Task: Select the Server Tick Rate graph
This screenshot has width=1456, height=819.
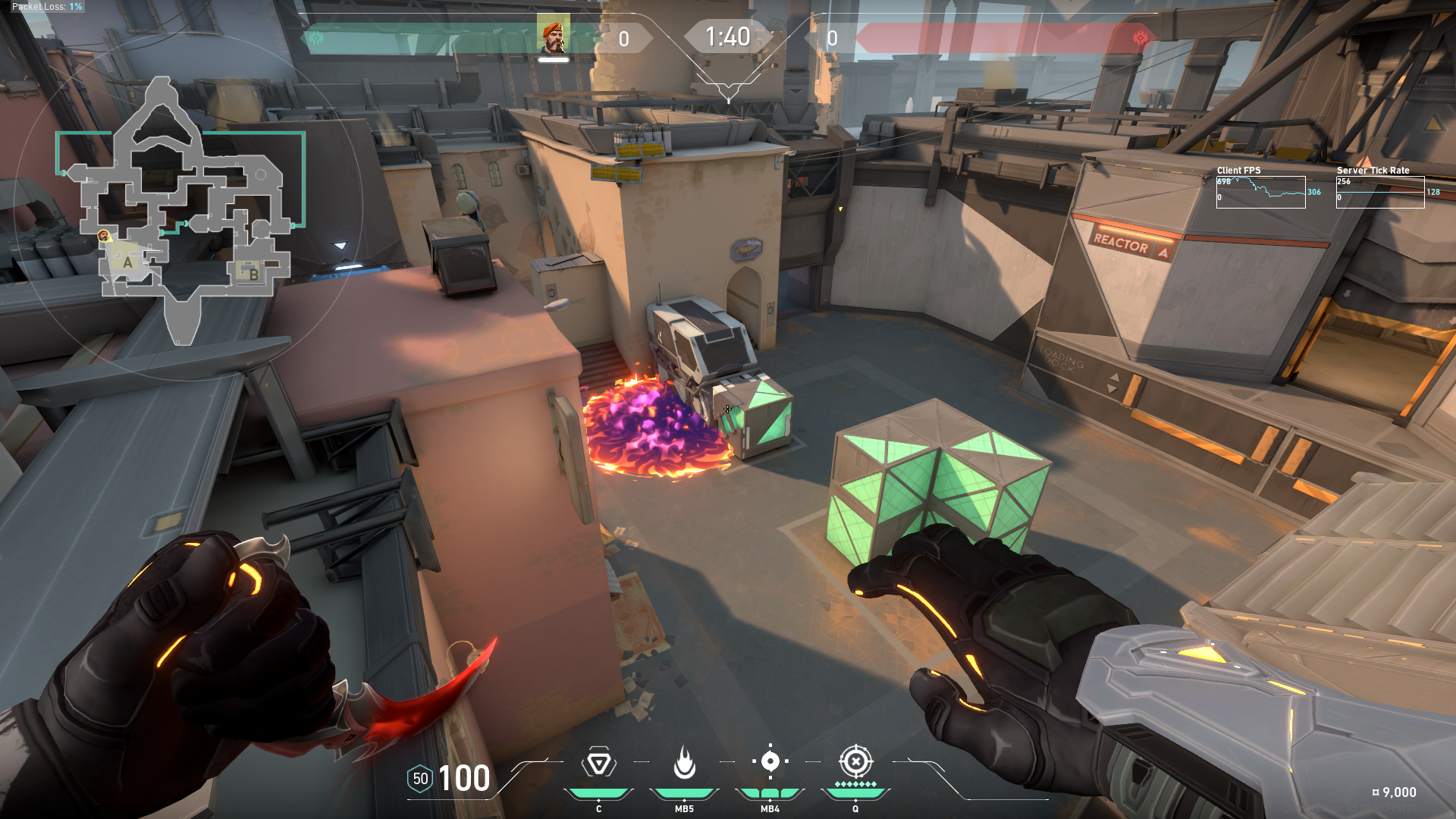Action: 1379,192
